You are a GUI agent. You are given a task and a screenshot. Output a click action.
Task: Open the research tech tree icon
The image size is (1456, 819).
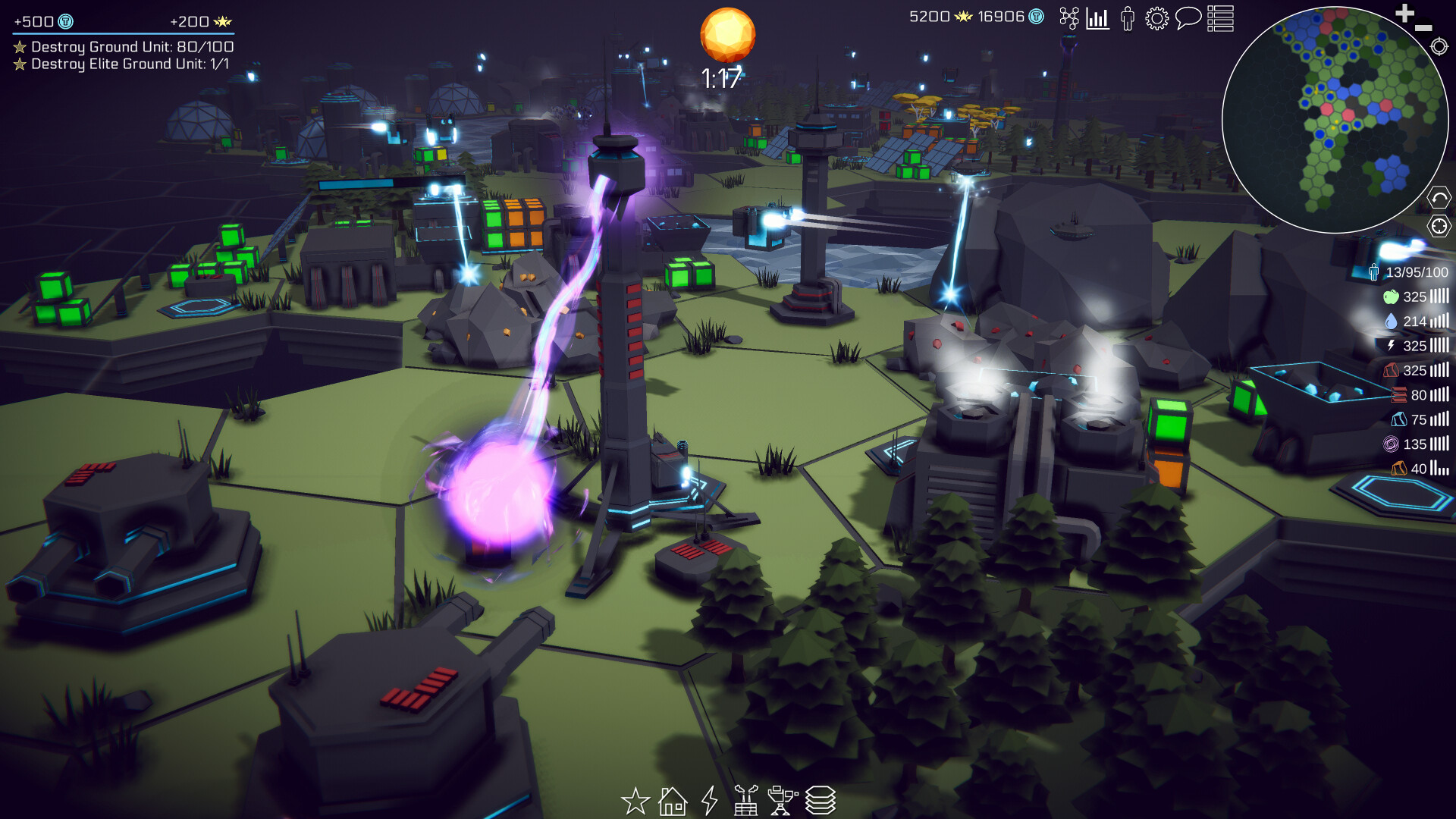pos(1069,20)
